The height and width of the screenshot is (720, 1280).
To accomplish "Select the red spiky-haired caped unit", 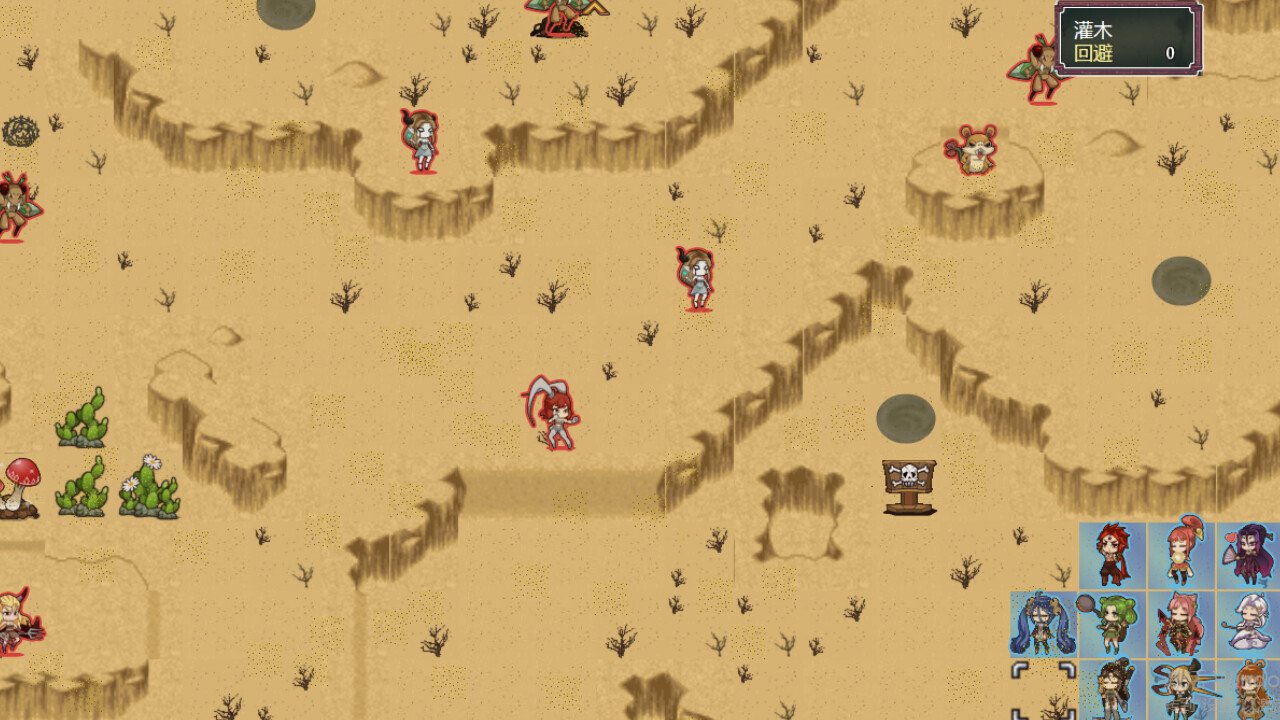I will tap(1112, 555).
